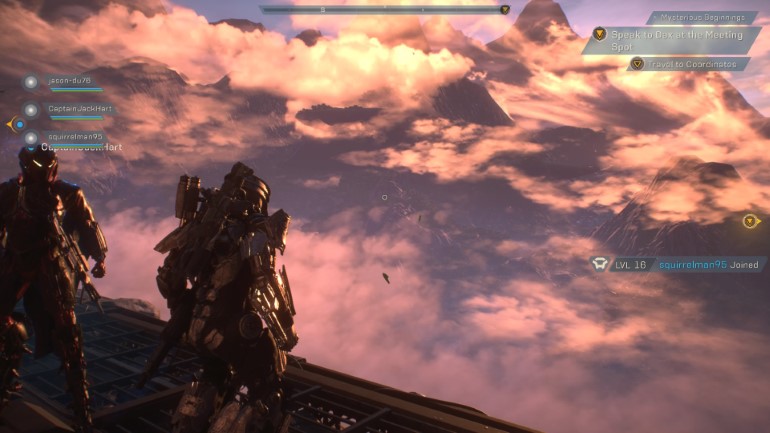Select squad member CaptainJackHart in the list

(78, 109)
